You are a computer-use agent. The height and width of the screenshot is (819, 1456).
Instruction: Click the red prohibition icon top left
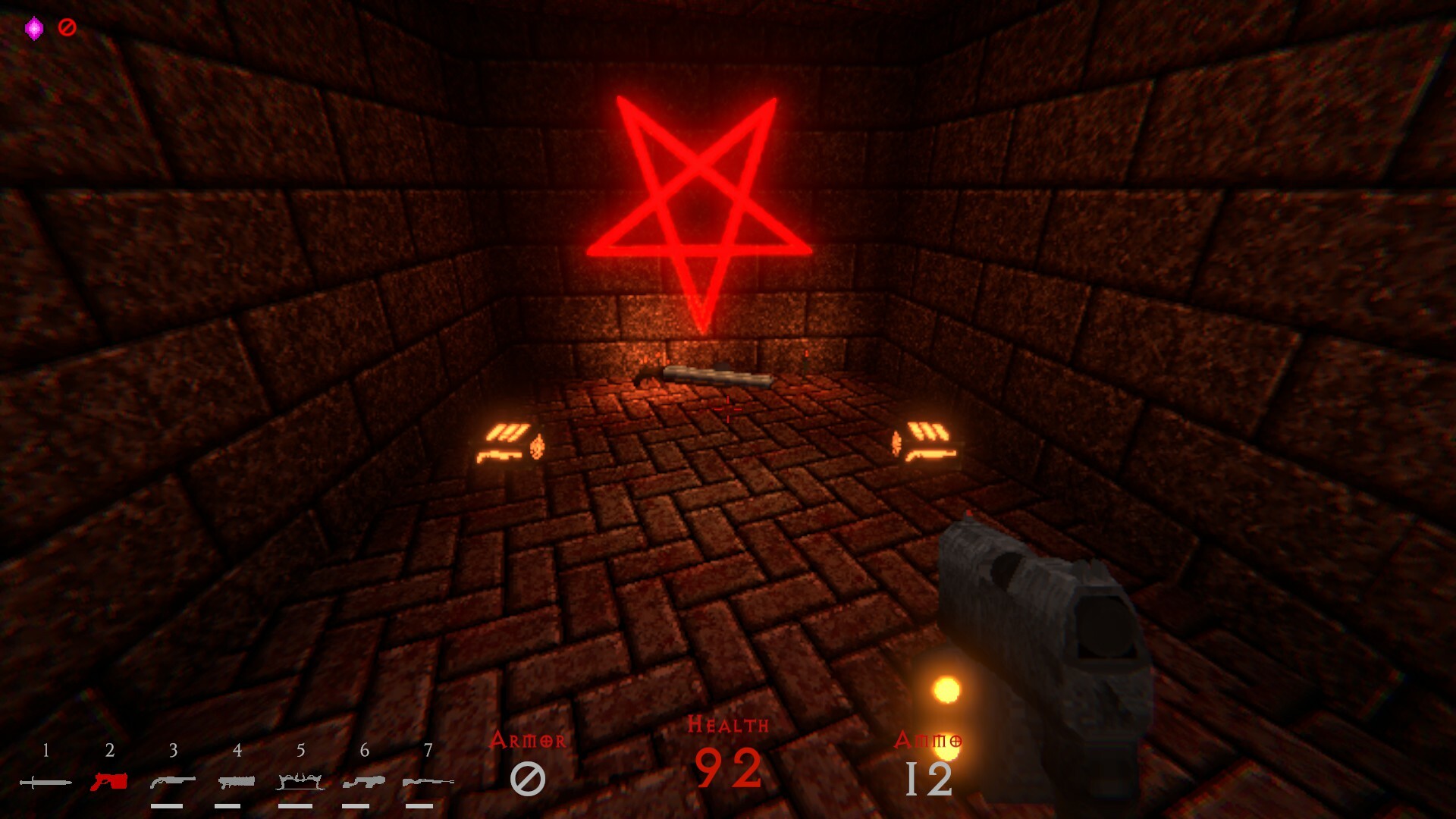click(x=67, y=26)
